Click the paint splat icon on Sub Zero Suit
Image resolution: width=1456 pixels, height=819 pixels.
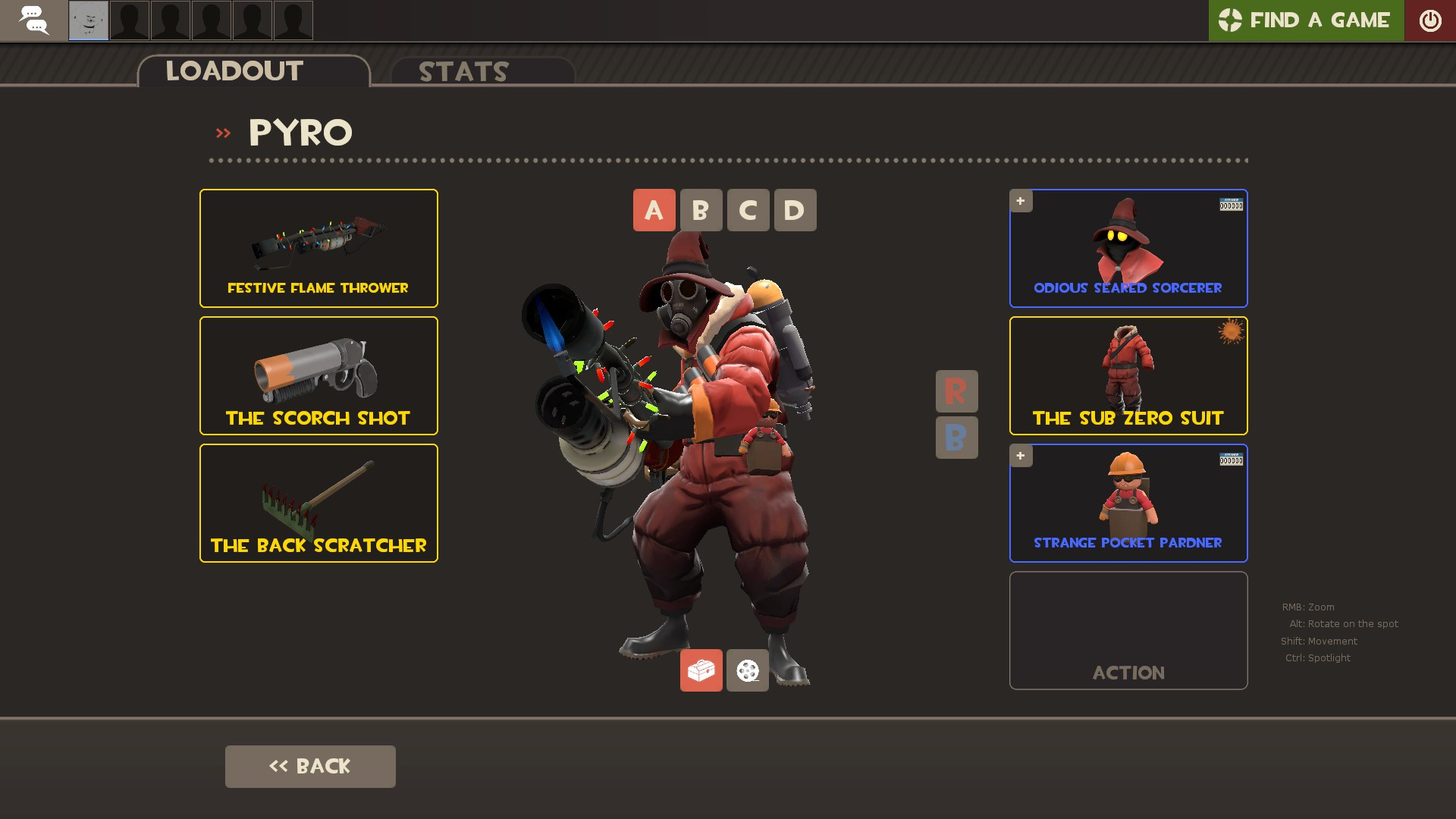pos(1232,332)
